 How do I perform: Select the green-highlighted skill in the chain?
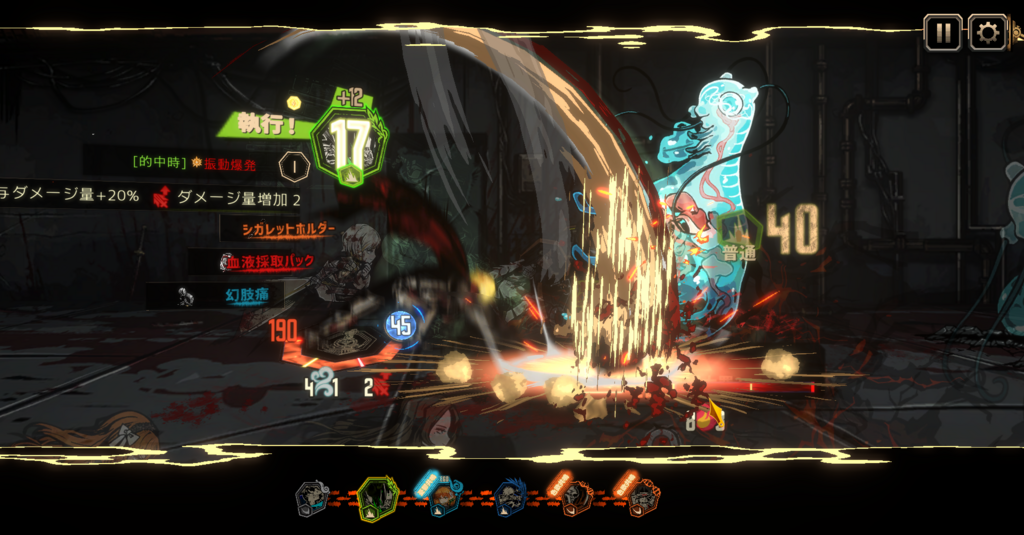377,497
